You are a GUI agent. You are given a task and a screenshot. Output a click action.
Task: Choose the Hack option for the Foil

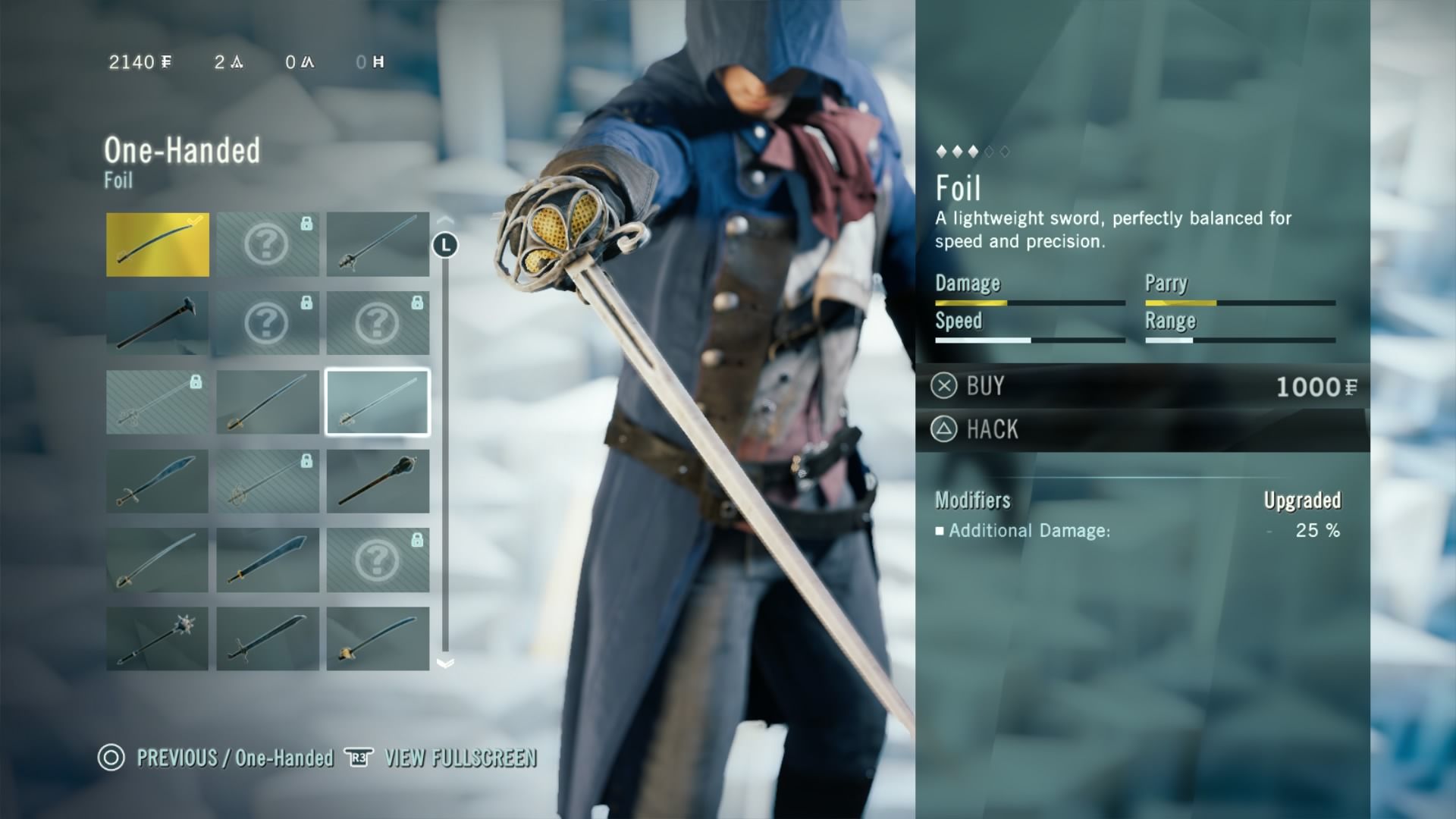point(1142,430)
